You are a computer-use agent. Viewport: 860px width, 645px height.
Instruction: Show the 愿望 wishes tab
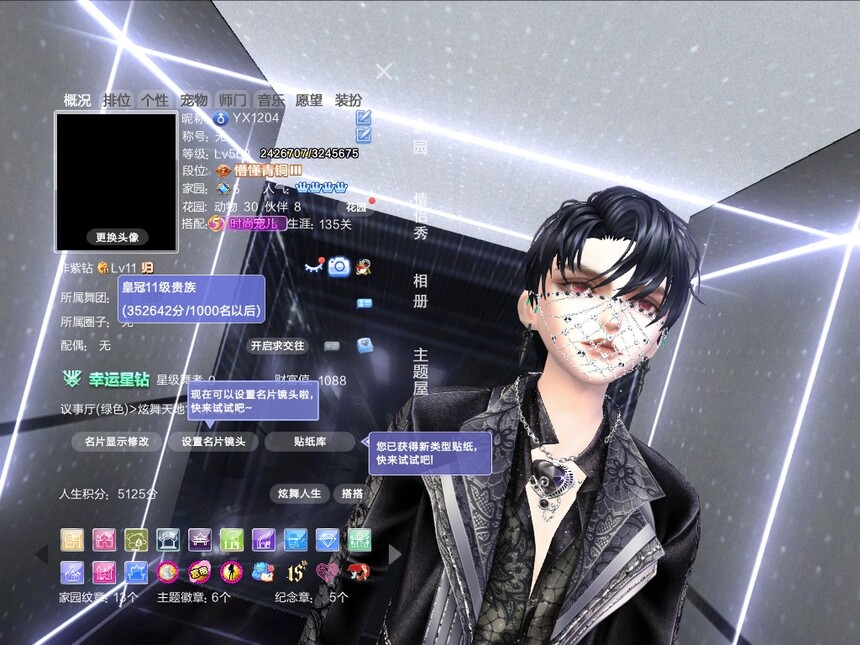(309, 100)
